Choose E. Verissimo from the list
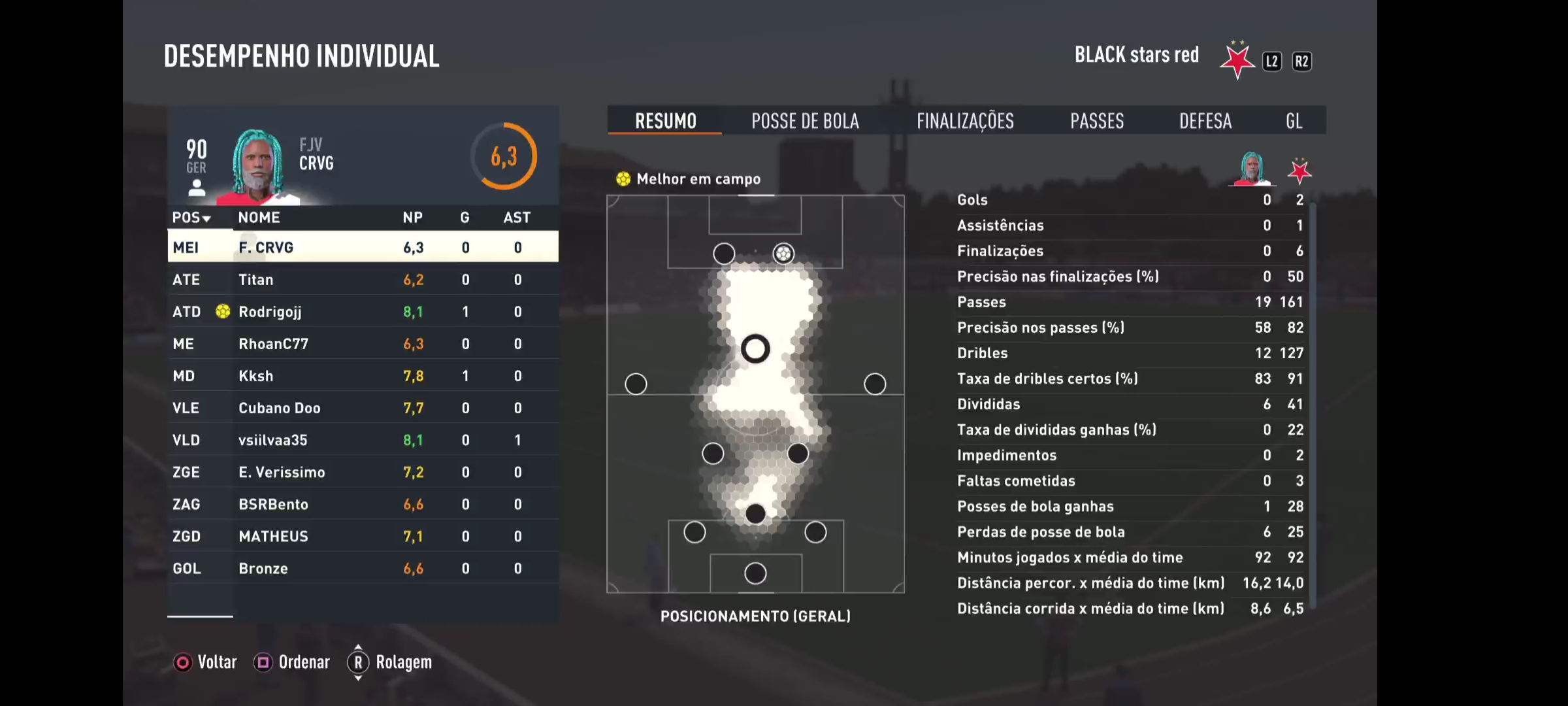This screenshot has height=706, width=1568. (x=363, y=472)
